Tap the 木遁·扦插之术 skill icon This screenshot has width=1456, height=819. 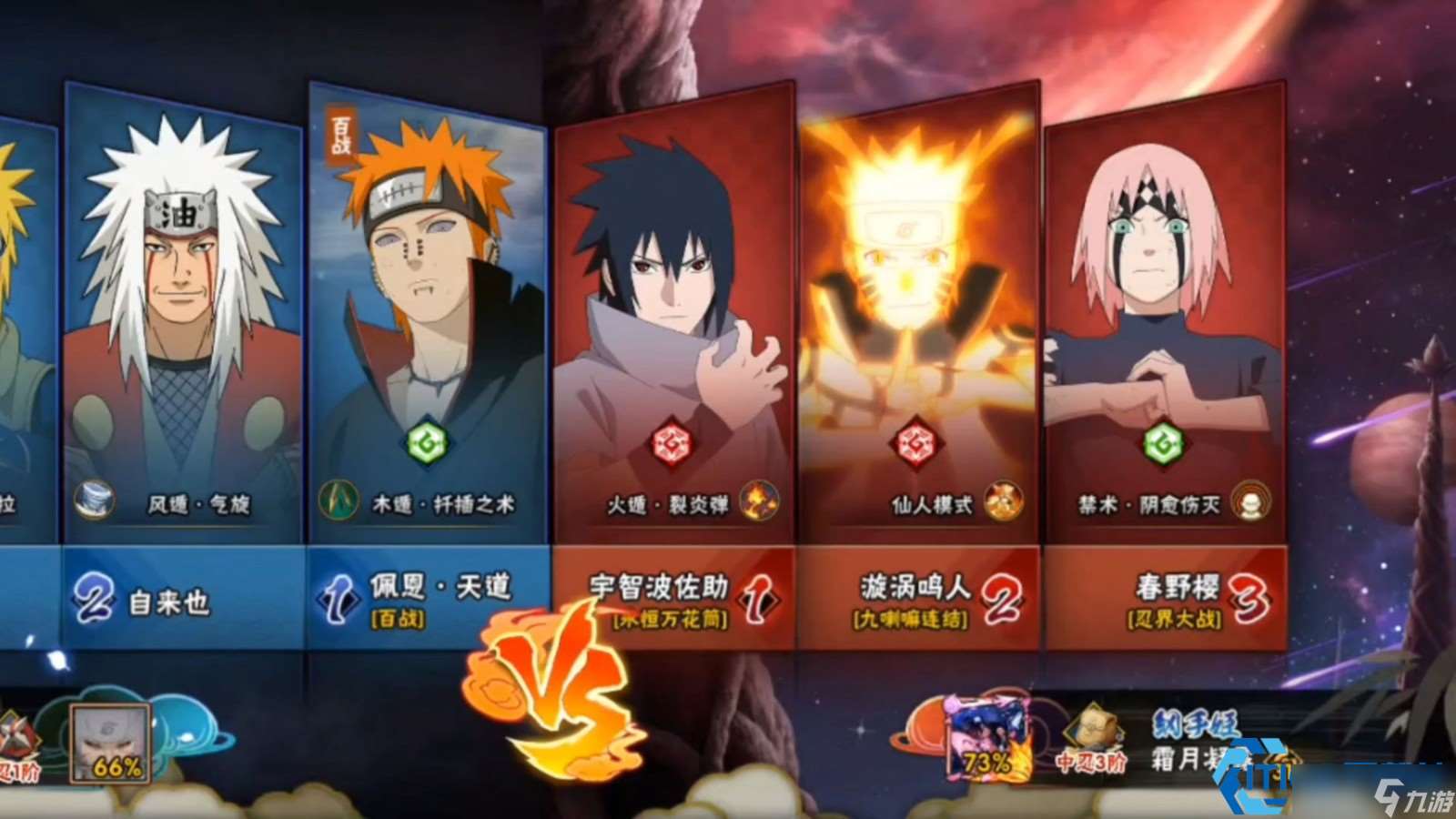tap(338, 501)
